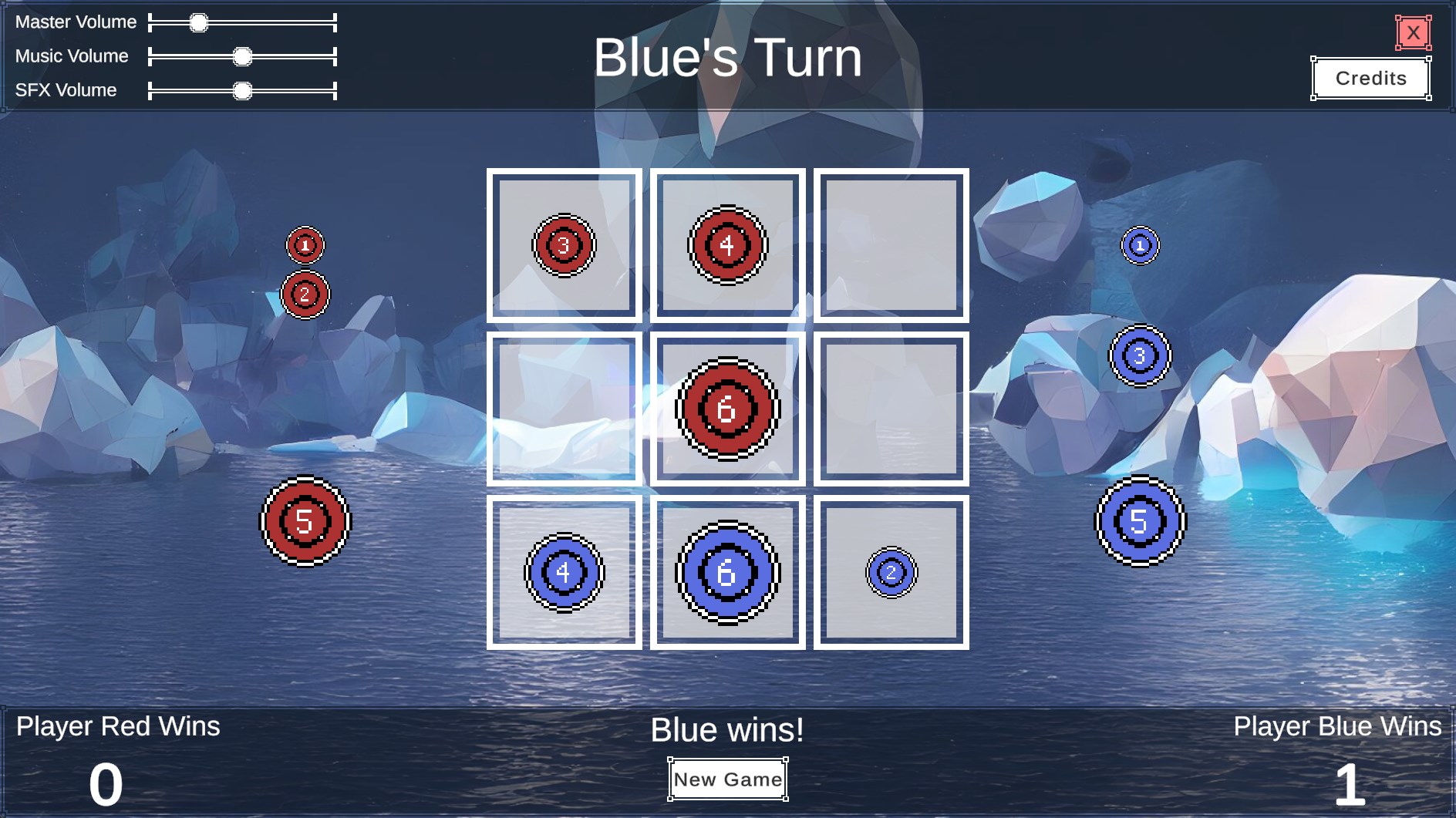
Task: Select the blue 1 piece on the right
Action: pyautogui.click(x=1139, y=244)
